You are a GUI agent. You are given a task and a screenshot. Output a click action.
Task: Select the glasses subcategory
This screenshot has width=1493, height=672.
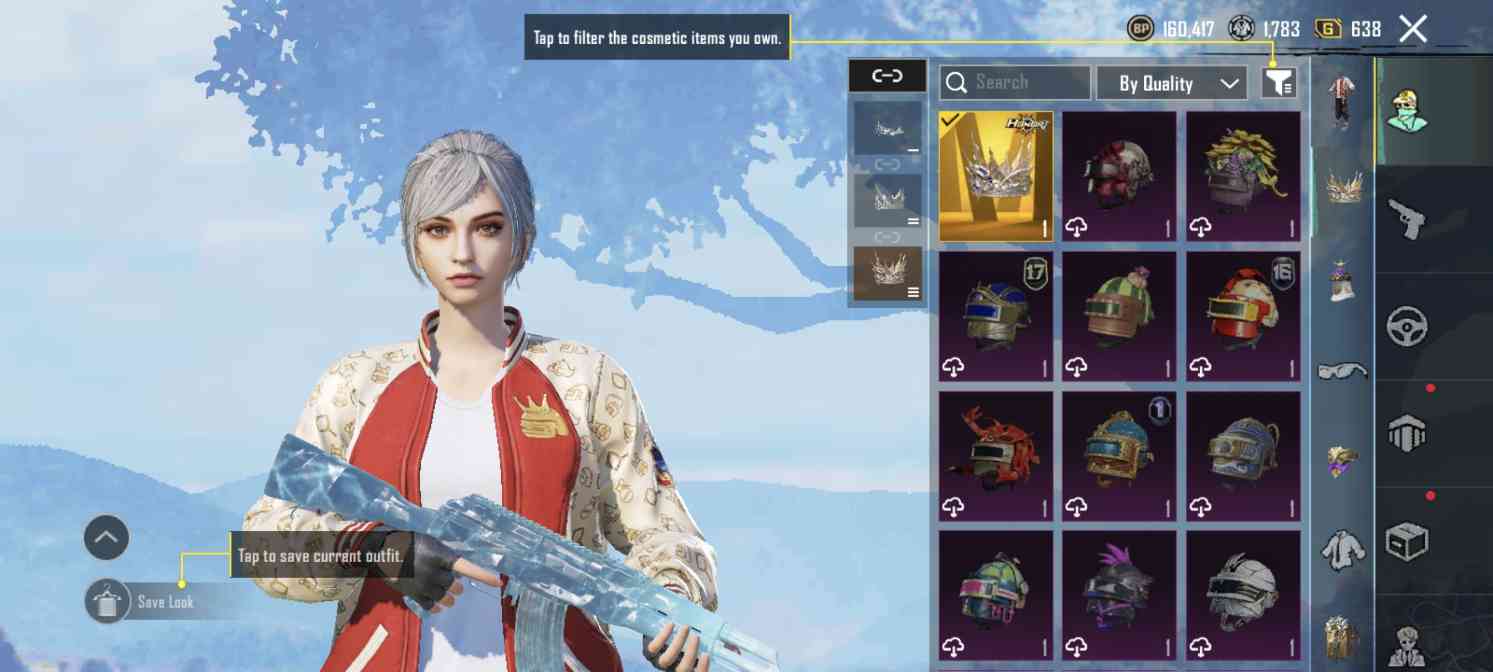[x=1342, y=371]
